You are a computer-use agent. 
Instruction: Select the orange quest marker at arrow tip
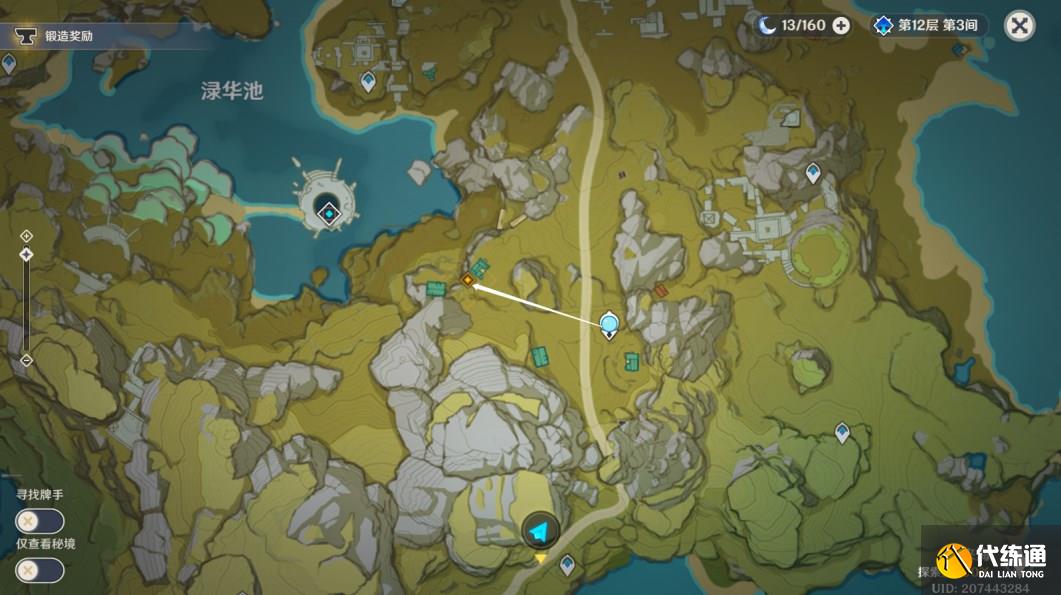click(x=467, y=281)
